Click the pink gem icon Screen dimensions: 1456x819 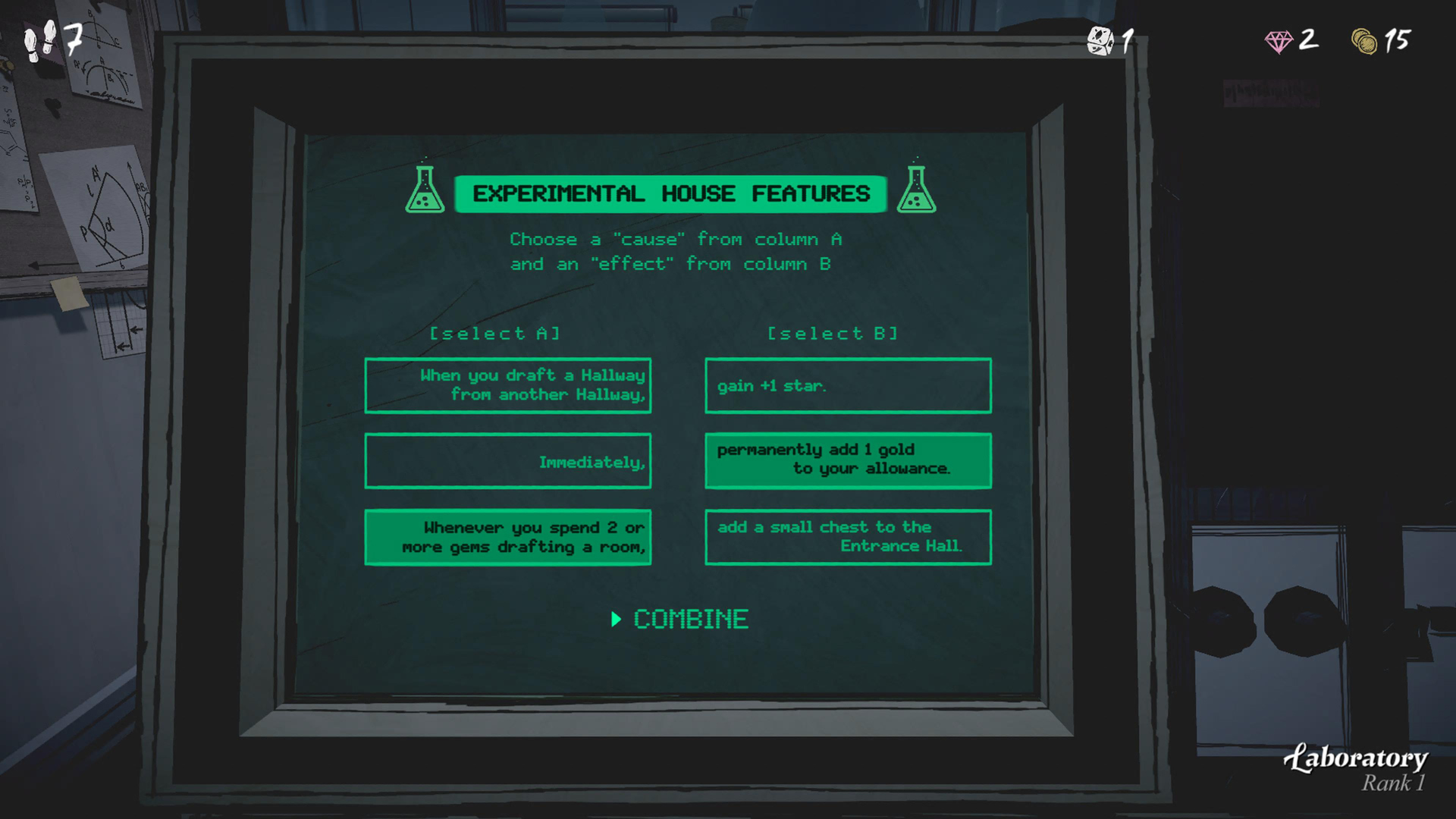click(1281, 42)
